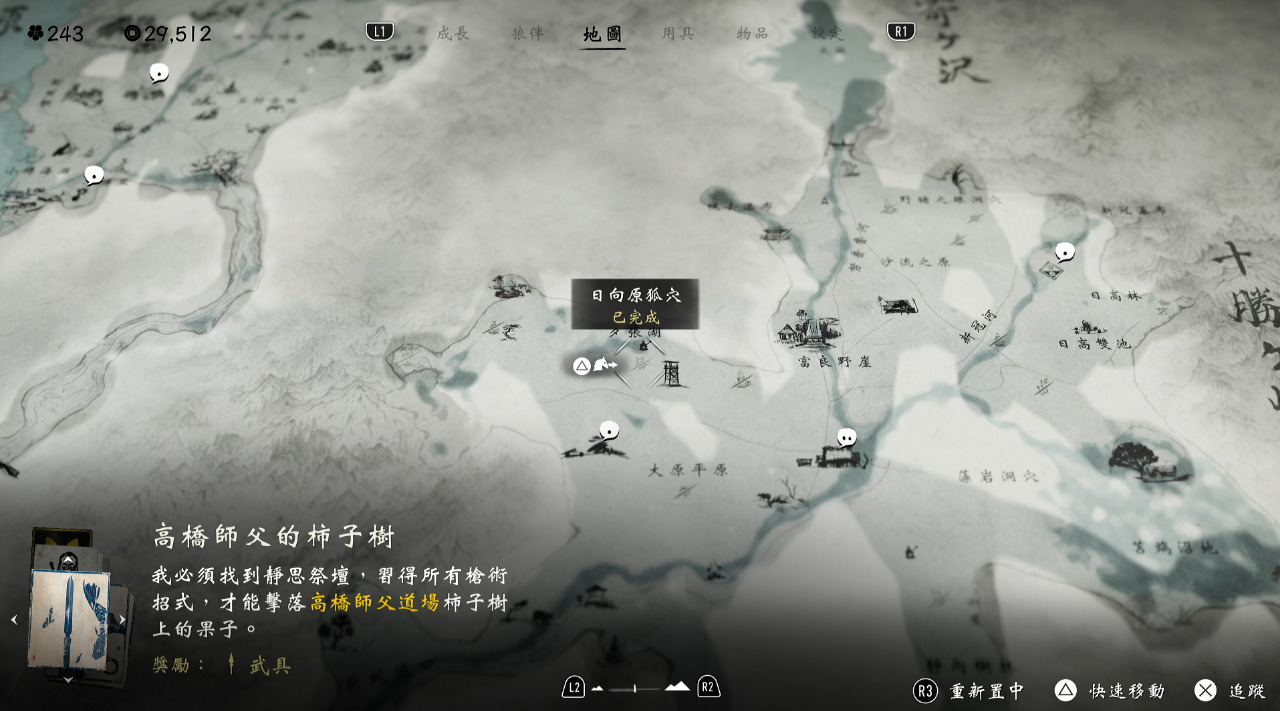Screen dimensions: 1280x711
Task: Choose 快速移動 fast travel at the bottom
Action: (x=1110, y=691)
